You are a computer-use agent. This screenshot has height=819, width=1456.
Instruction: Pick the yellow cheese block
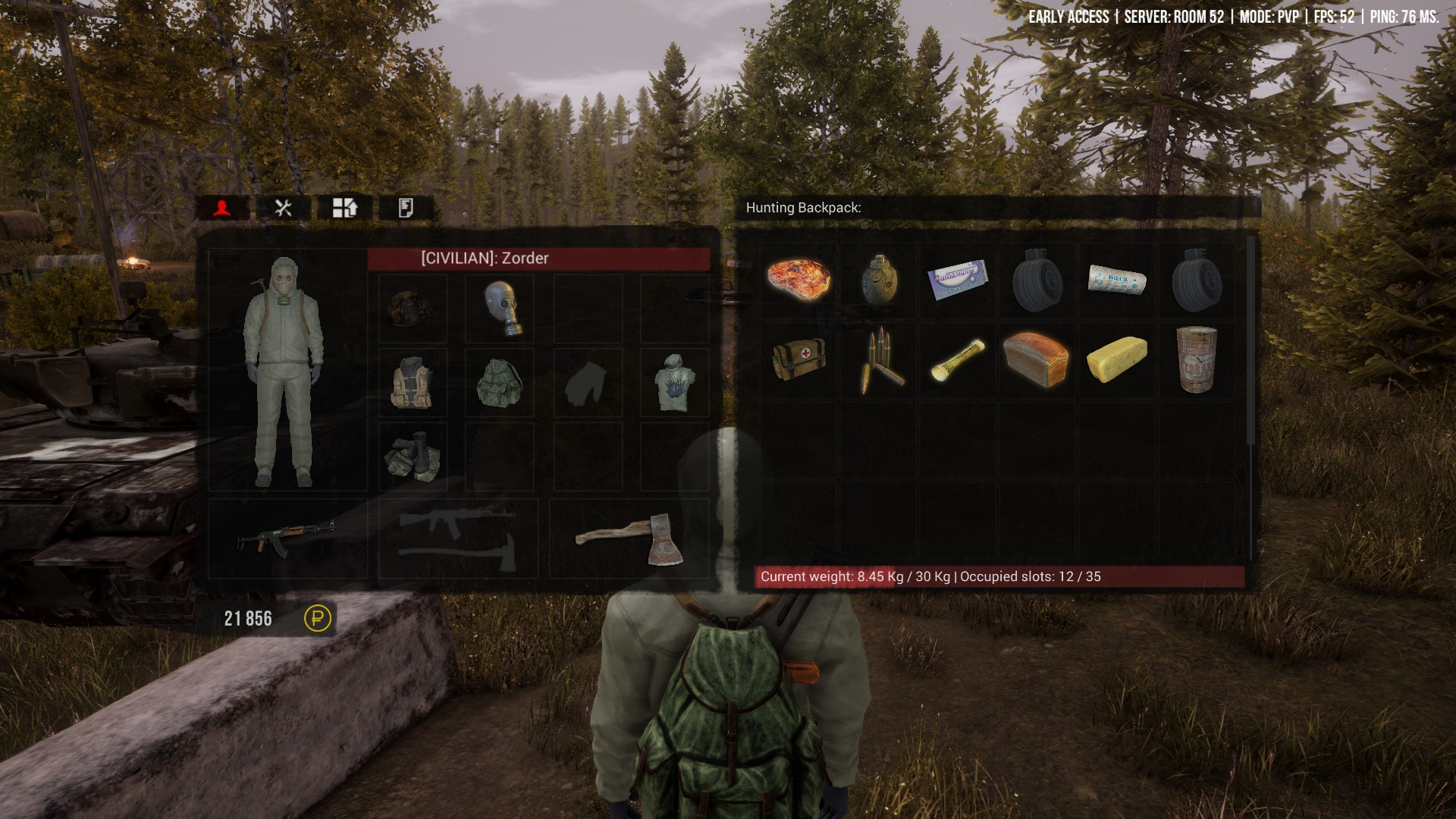[x=1116, y=359]
